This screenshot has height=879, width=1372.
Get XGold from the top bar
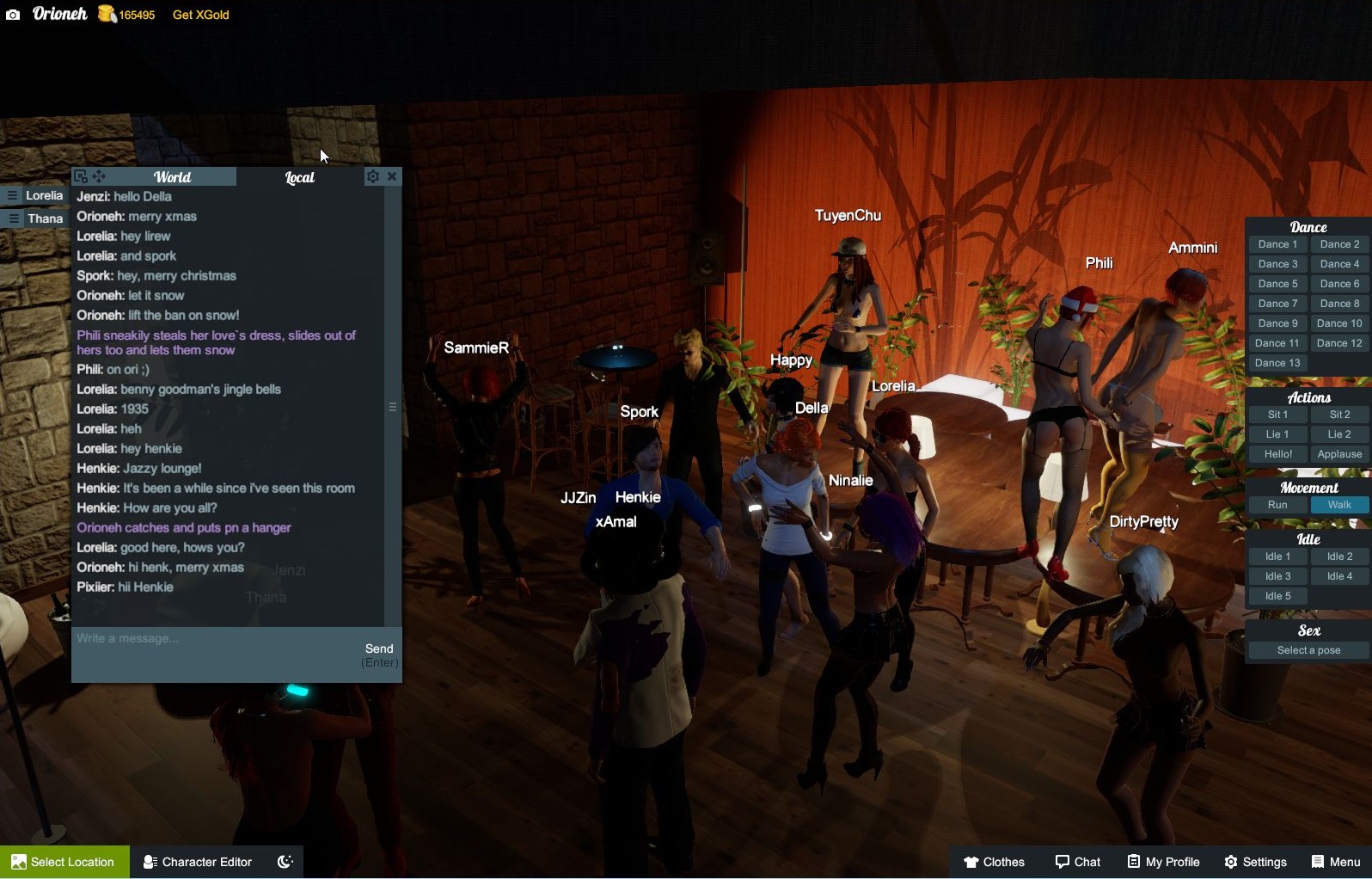(200, 15)
